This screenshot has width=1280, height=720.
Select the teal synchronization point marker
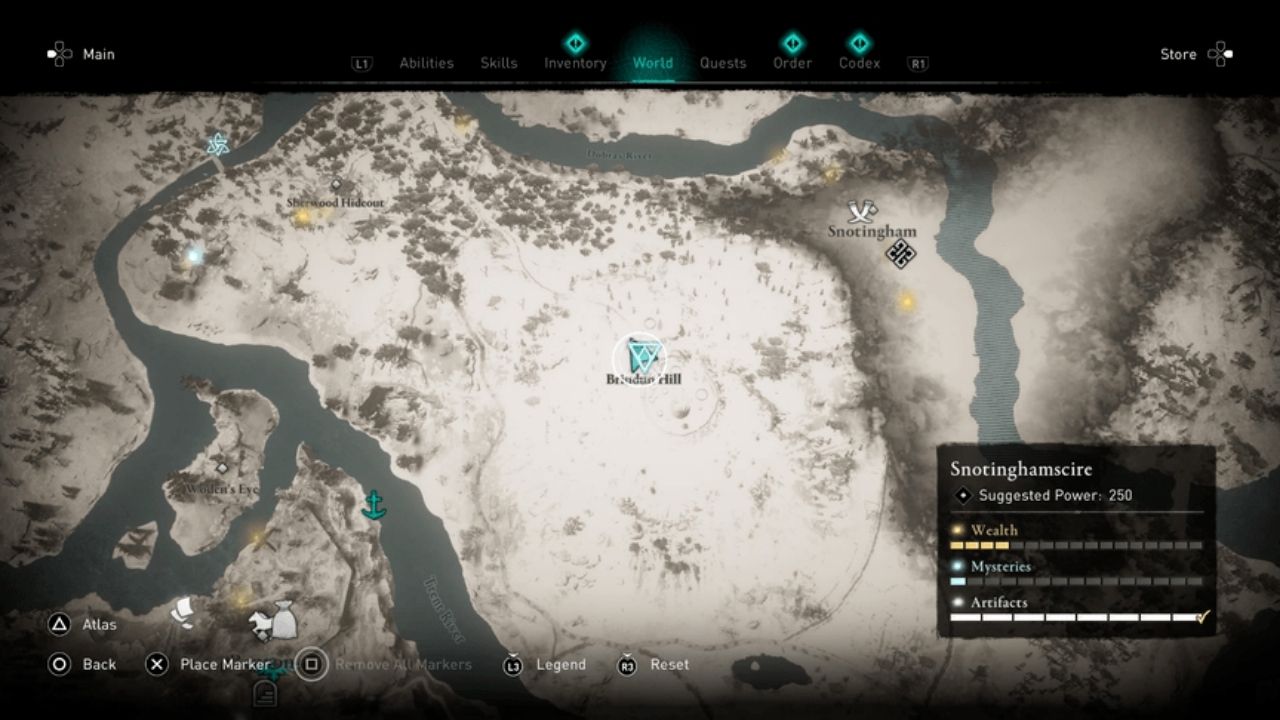217,146
